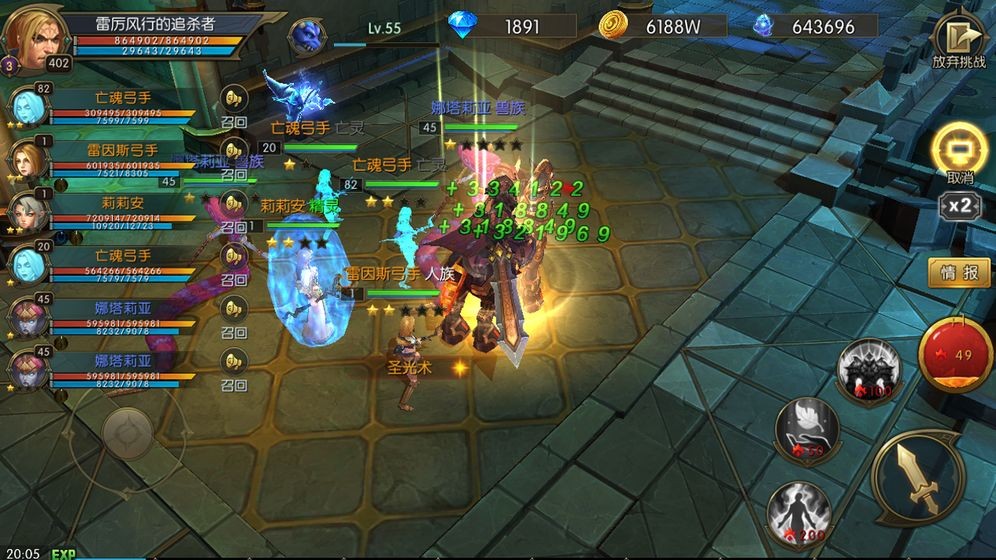Tap the golden sword basic attack button
The height and width of the screenshot is (560, 996).
point(917,476)
